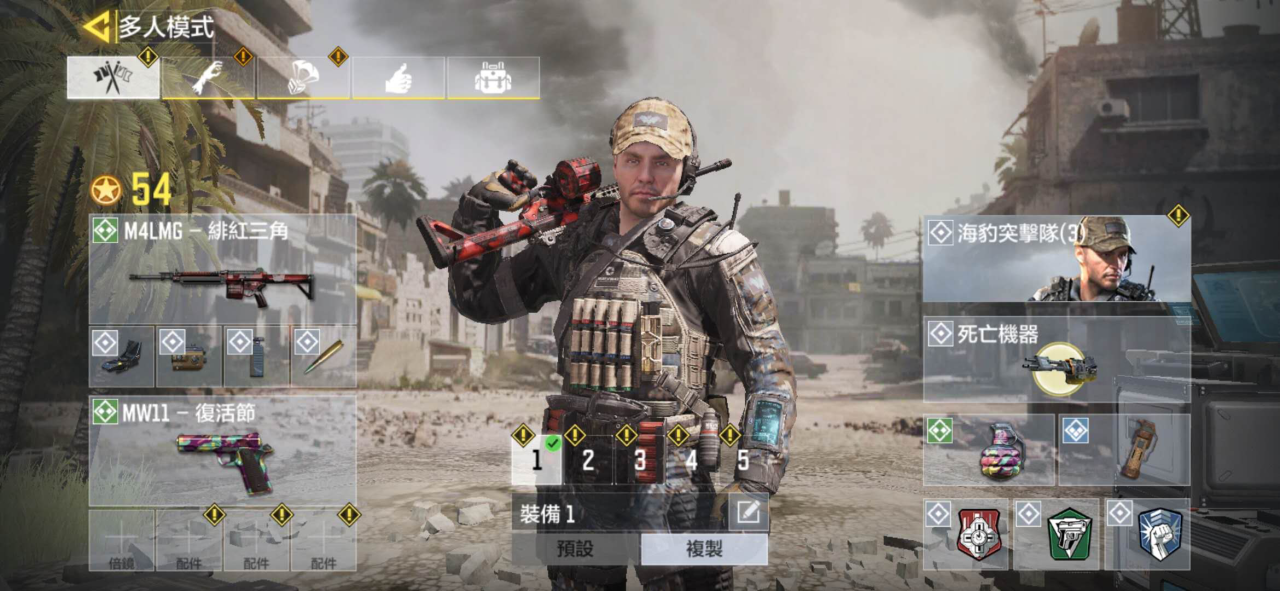1280x591 pixels.
Task: Open the parachute tab
Action: click(303, 78)
